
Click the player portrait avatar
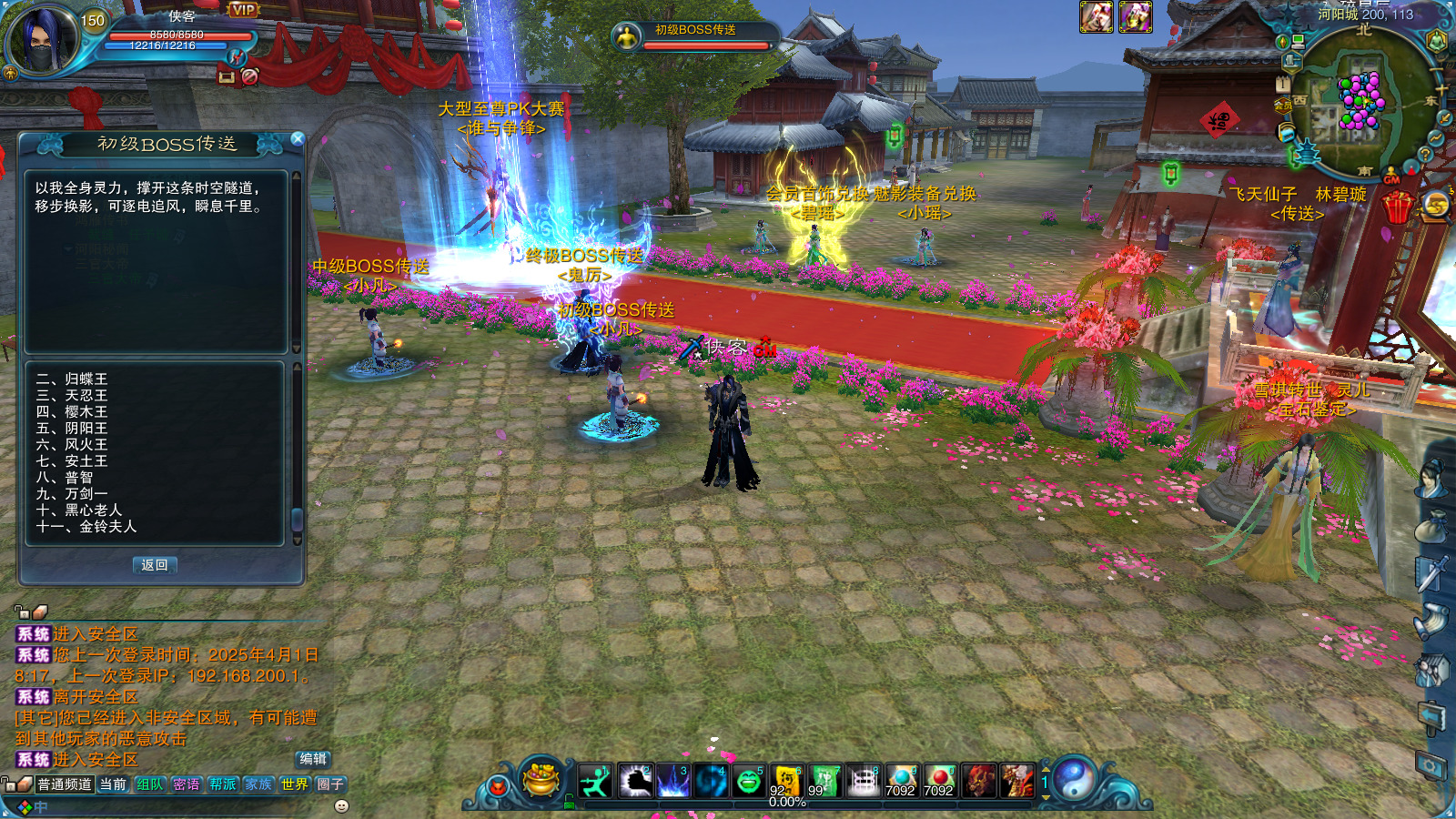[x=43, y=41]
